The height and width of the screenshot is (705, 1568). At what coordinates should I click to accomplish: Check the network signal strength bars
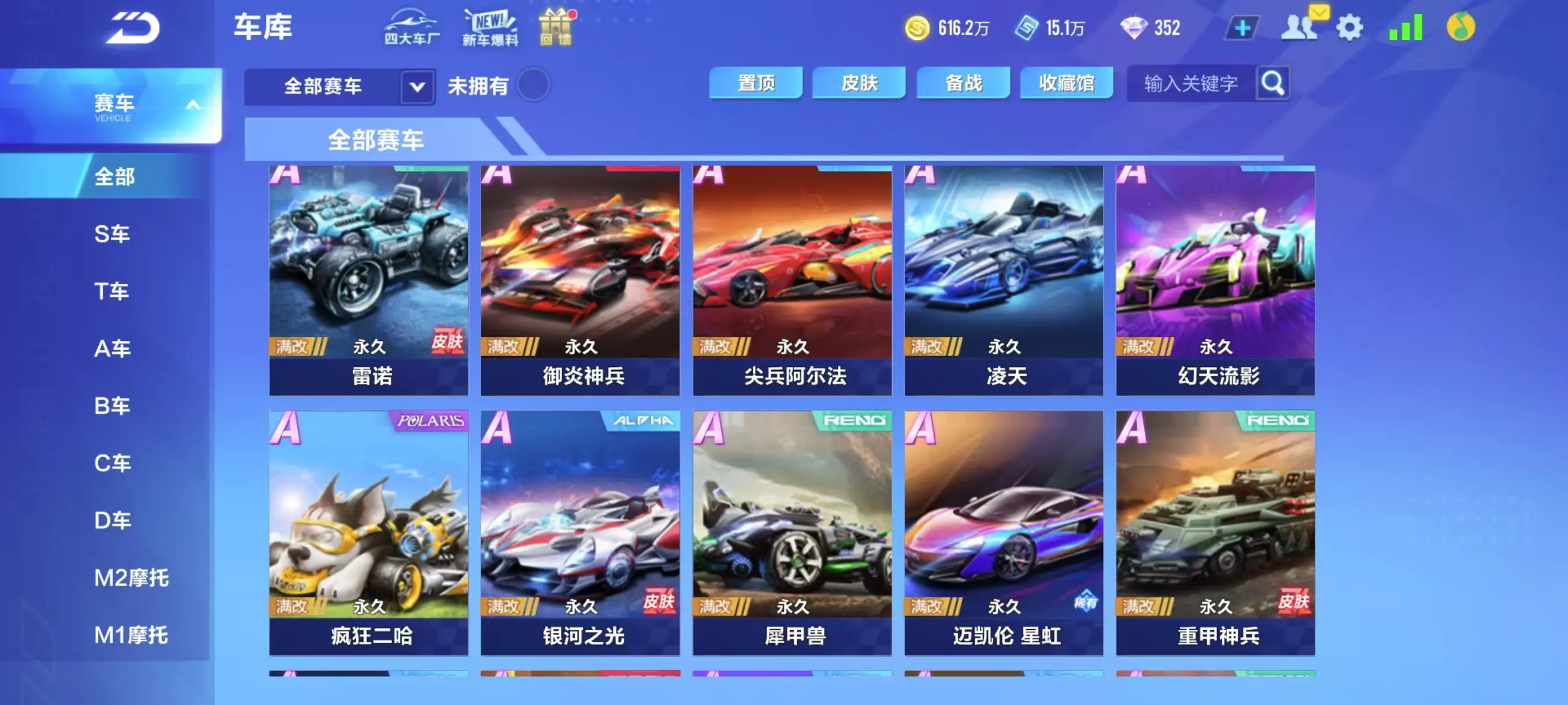click(1407, 27)
